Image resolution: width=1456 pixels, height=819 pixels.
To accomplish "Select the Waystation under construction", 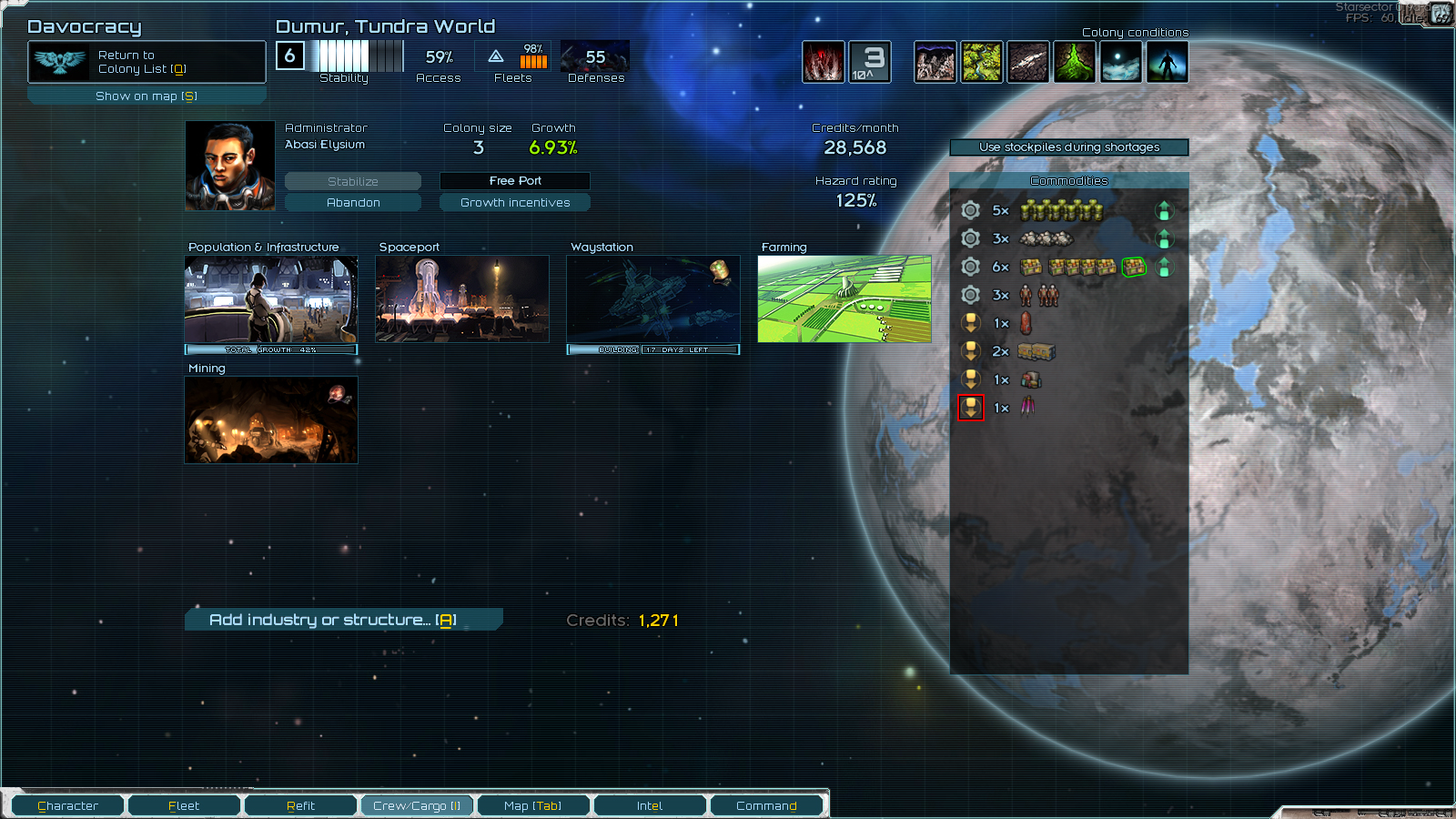I will (x=653, y=299).
